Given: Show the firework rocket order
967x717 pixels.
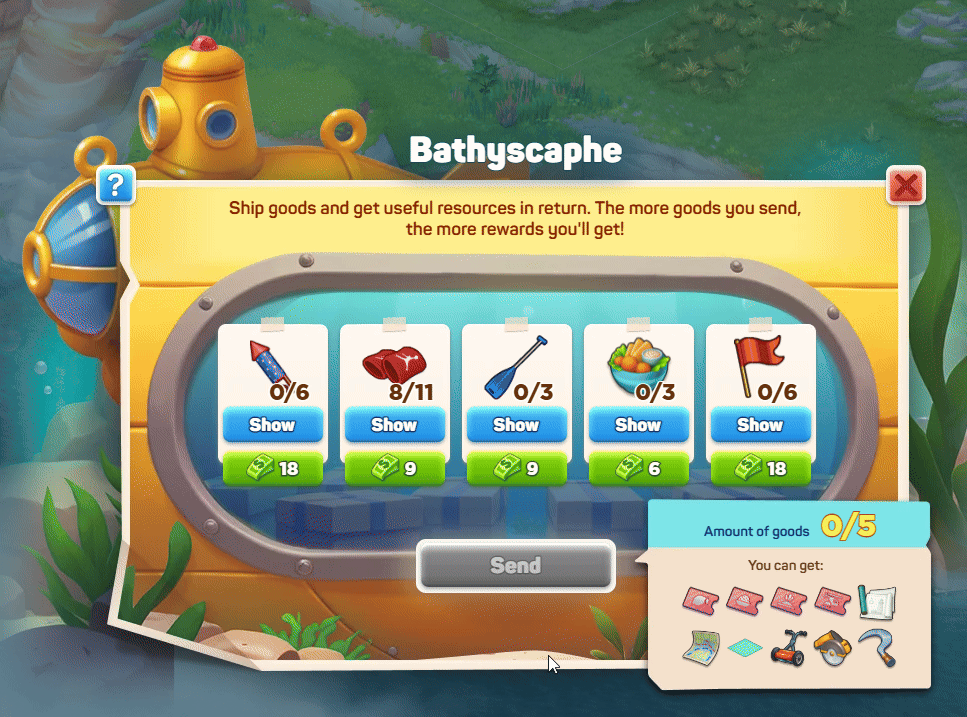Looking at the screenshot, I should (272, 425).
